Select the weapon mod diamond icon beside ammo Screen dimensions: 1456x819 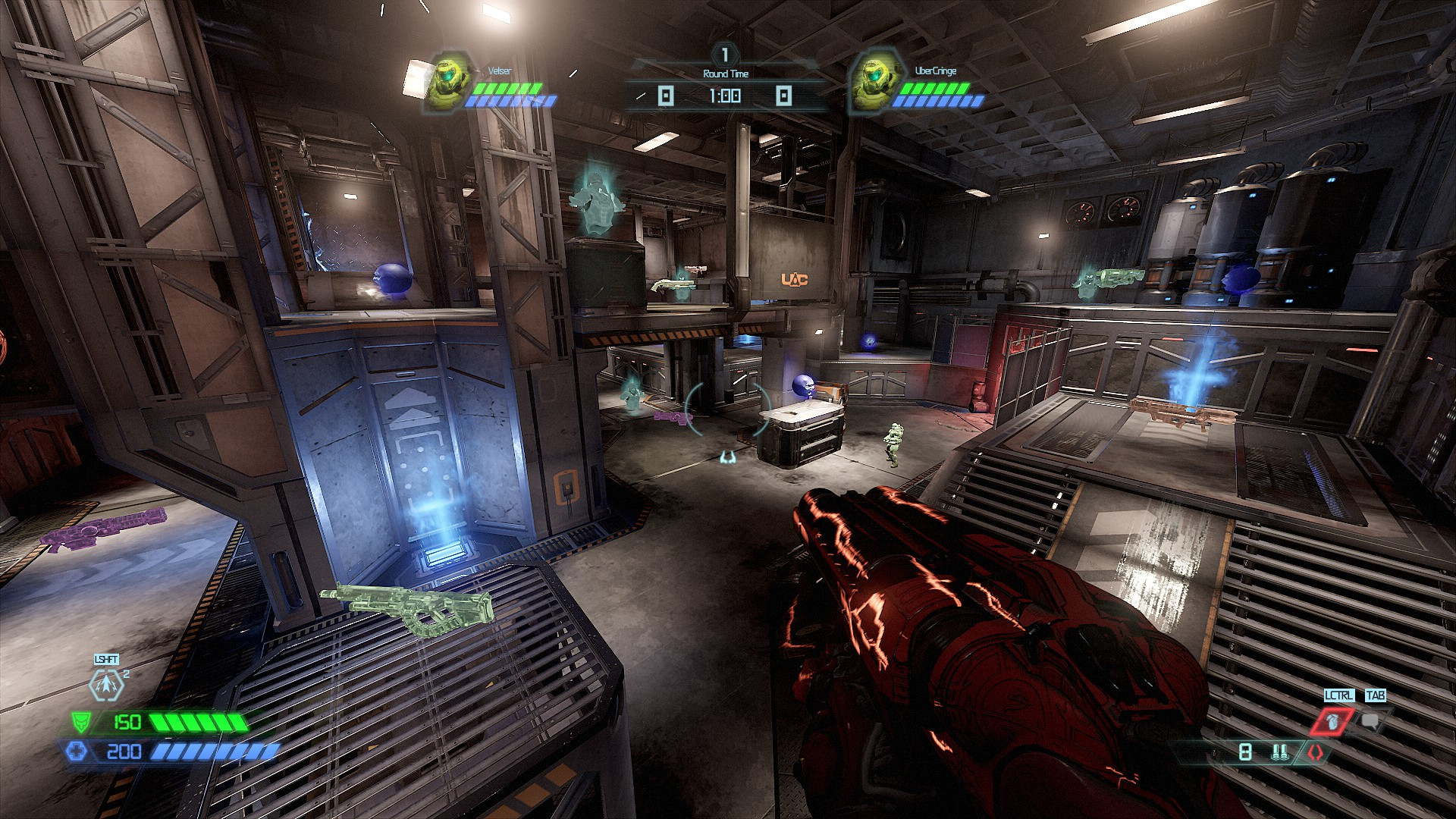(1316, 752)
